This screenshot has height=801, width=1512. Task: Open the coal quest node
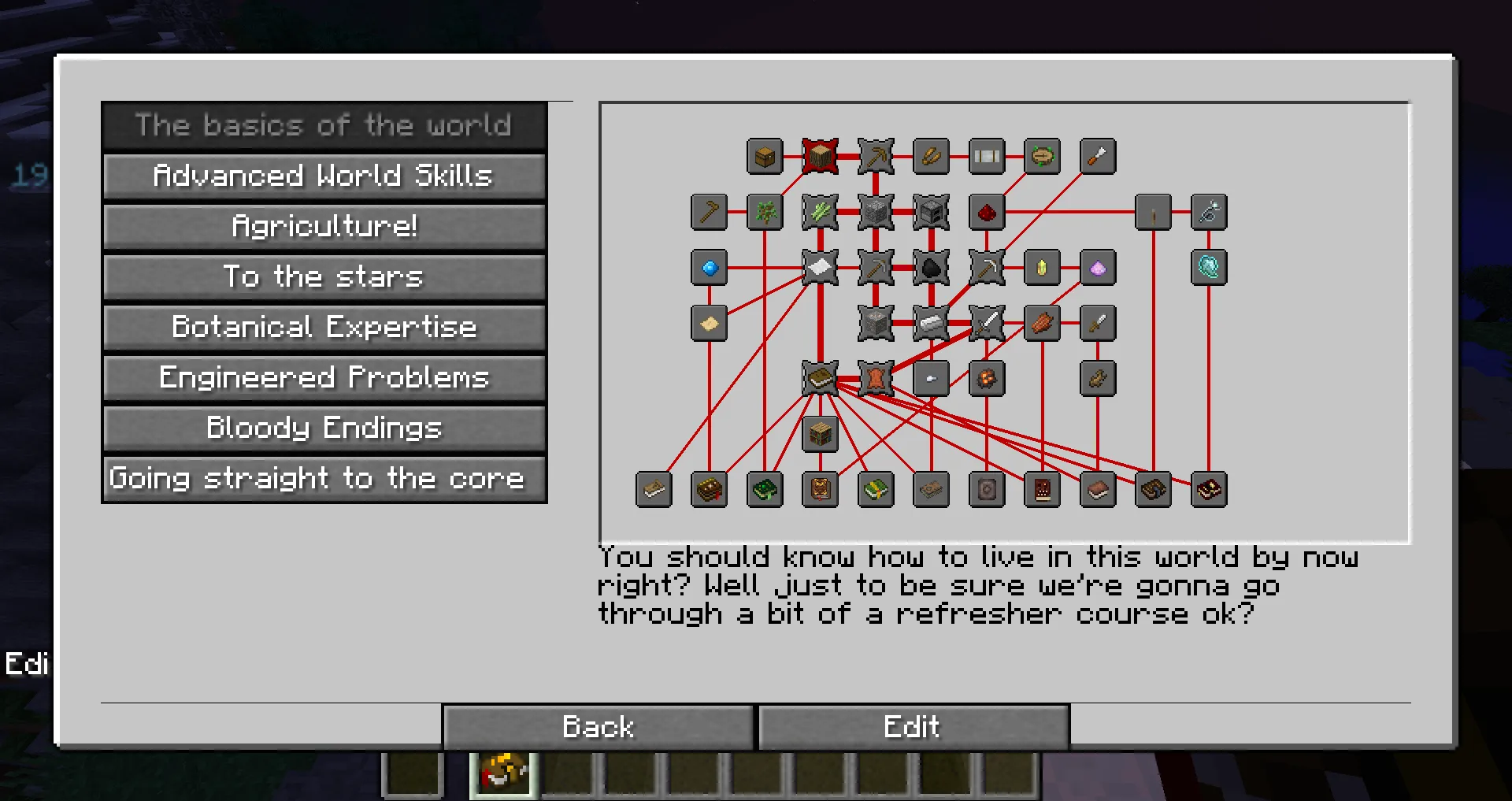(932, 268)
